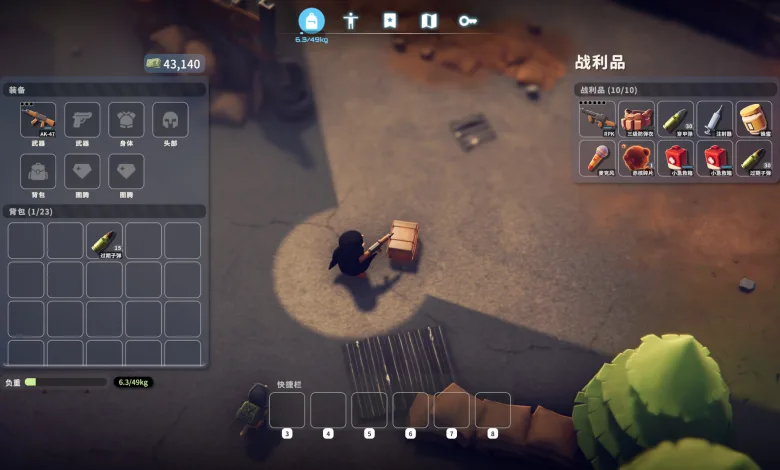Select the backpack tab icon

(x=312, y=20)
